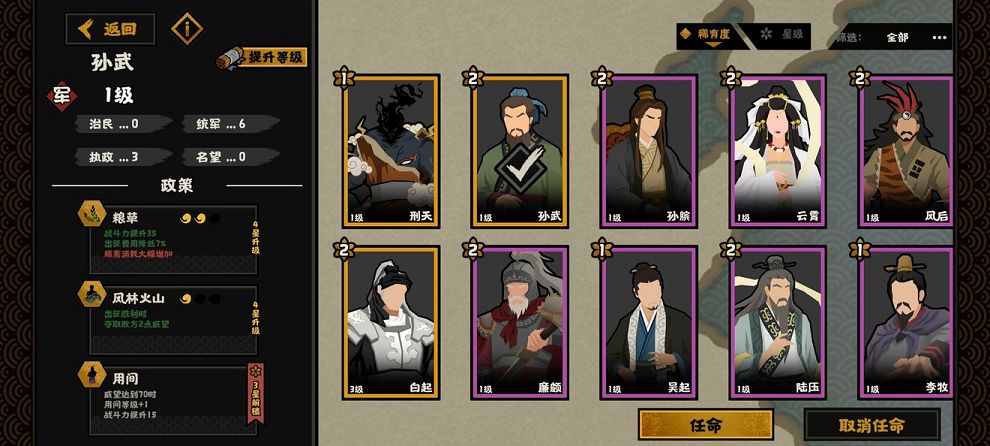Choose the 孙武 card with the checkmark
The height and width of the screenshot is (446, 990).
click(x=519, y=150)
